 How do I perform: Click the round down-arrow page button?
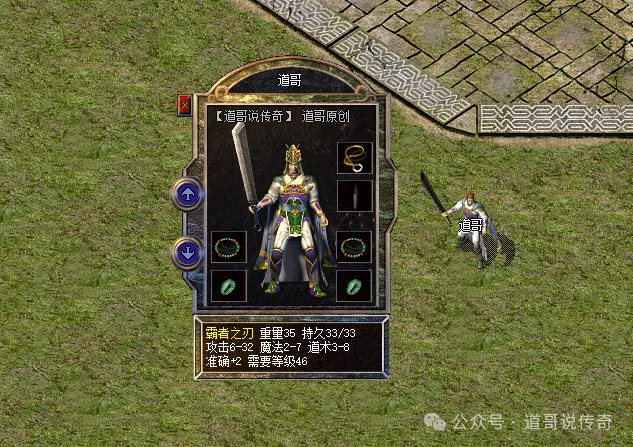point(188,252)
